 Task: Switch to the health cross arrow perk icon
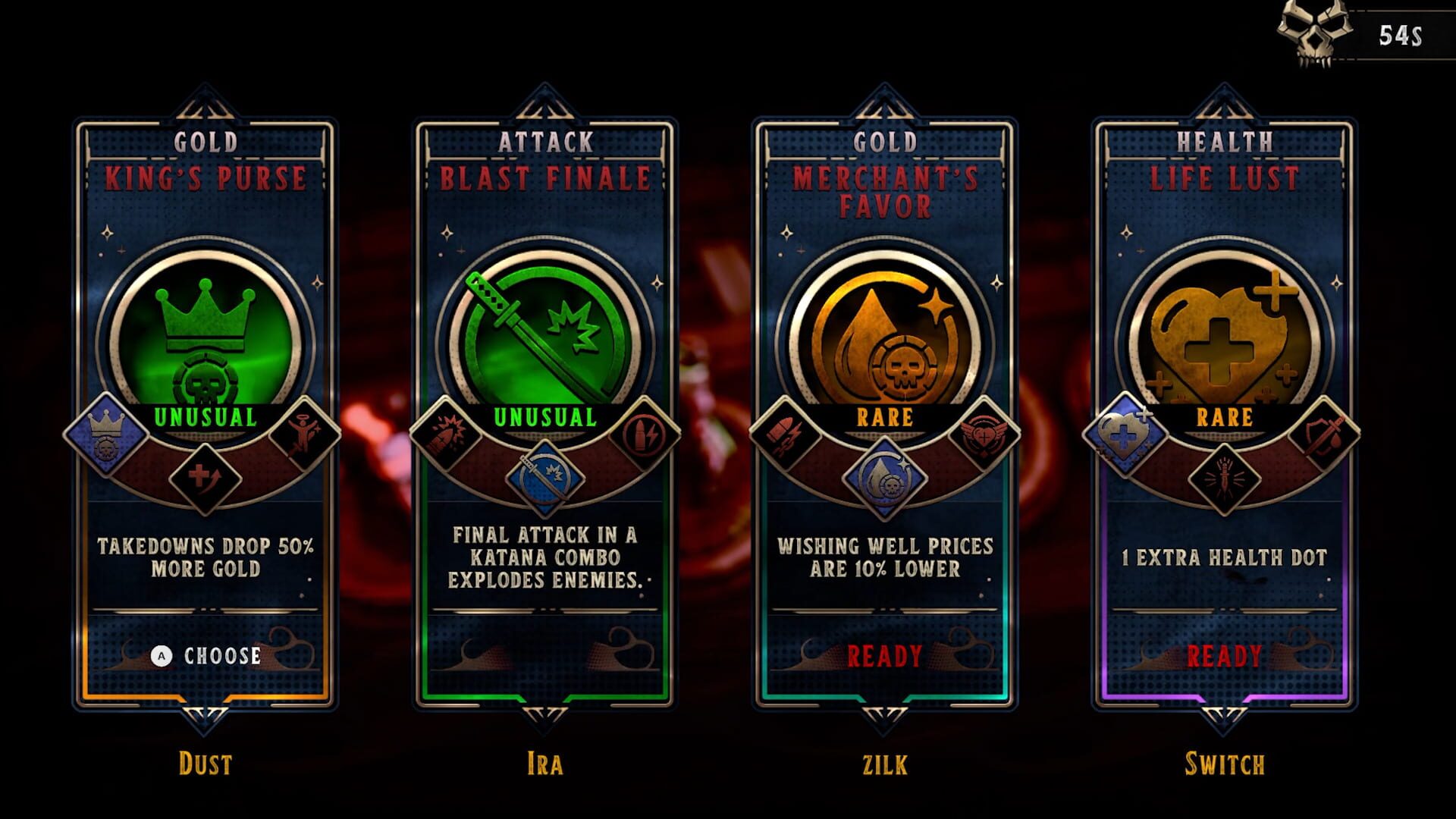click(205, 478)
